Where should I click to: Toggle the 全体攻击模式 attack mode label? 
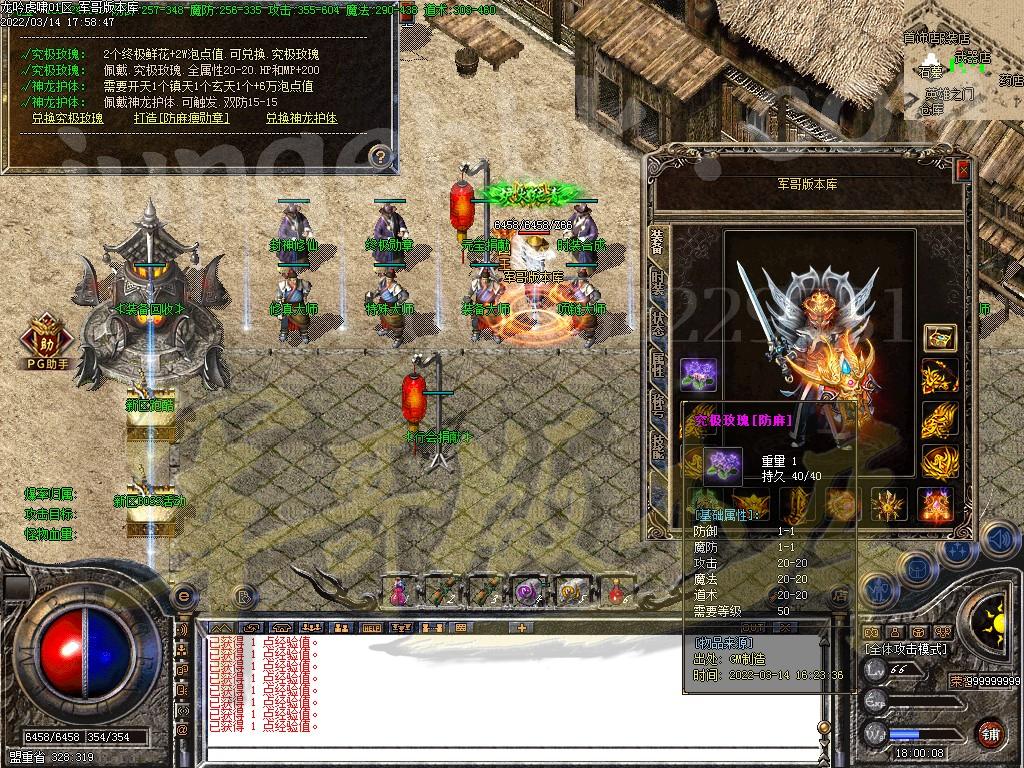(907, 649)
